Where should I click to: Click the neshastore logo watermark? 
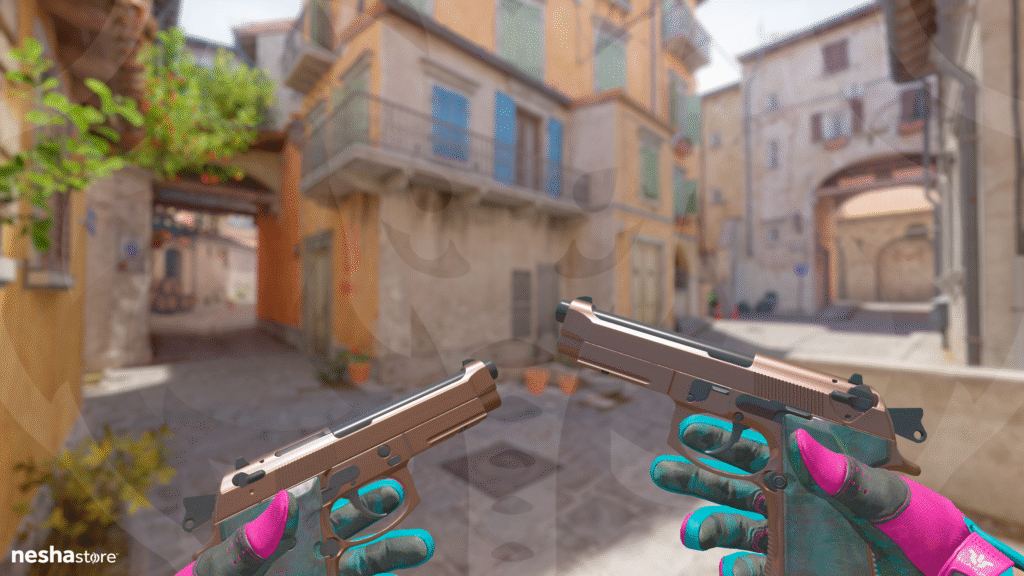point(64,555)
